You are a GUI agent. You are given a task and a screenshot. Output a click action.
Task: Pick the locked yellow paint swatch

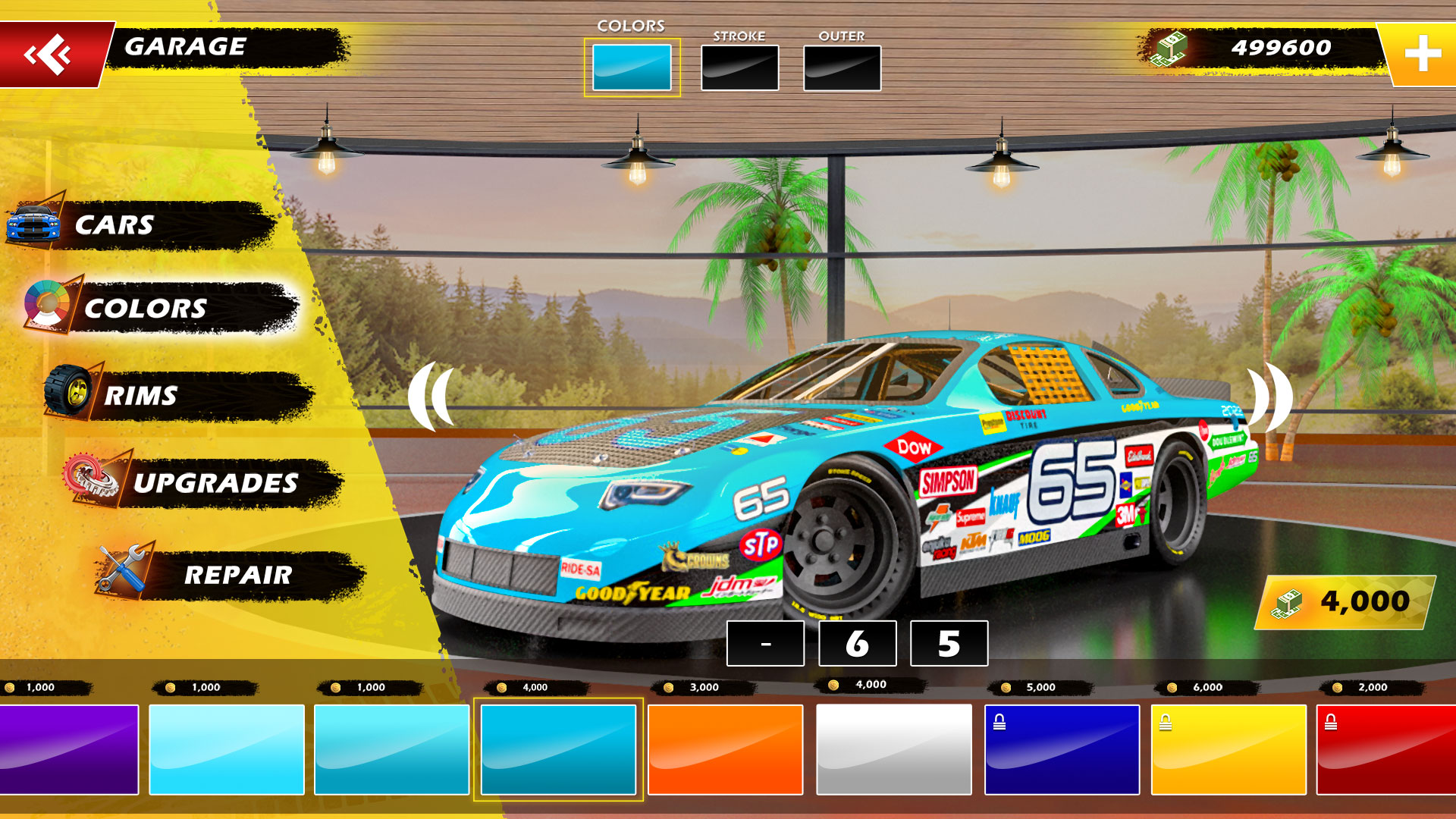click(1228, 749)
